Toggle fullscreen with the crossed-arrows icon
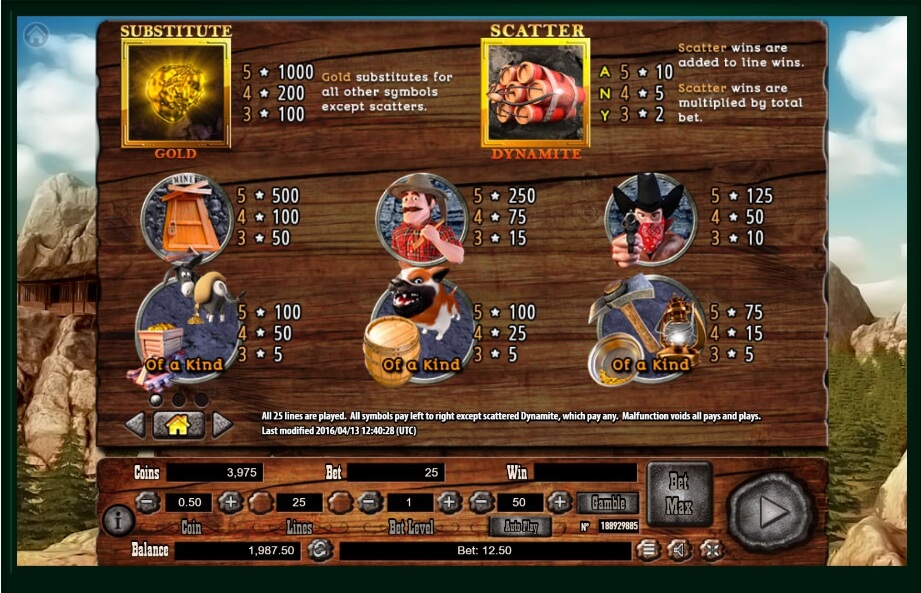Viewport: 921px width, 593px height. tap(711, 549)
